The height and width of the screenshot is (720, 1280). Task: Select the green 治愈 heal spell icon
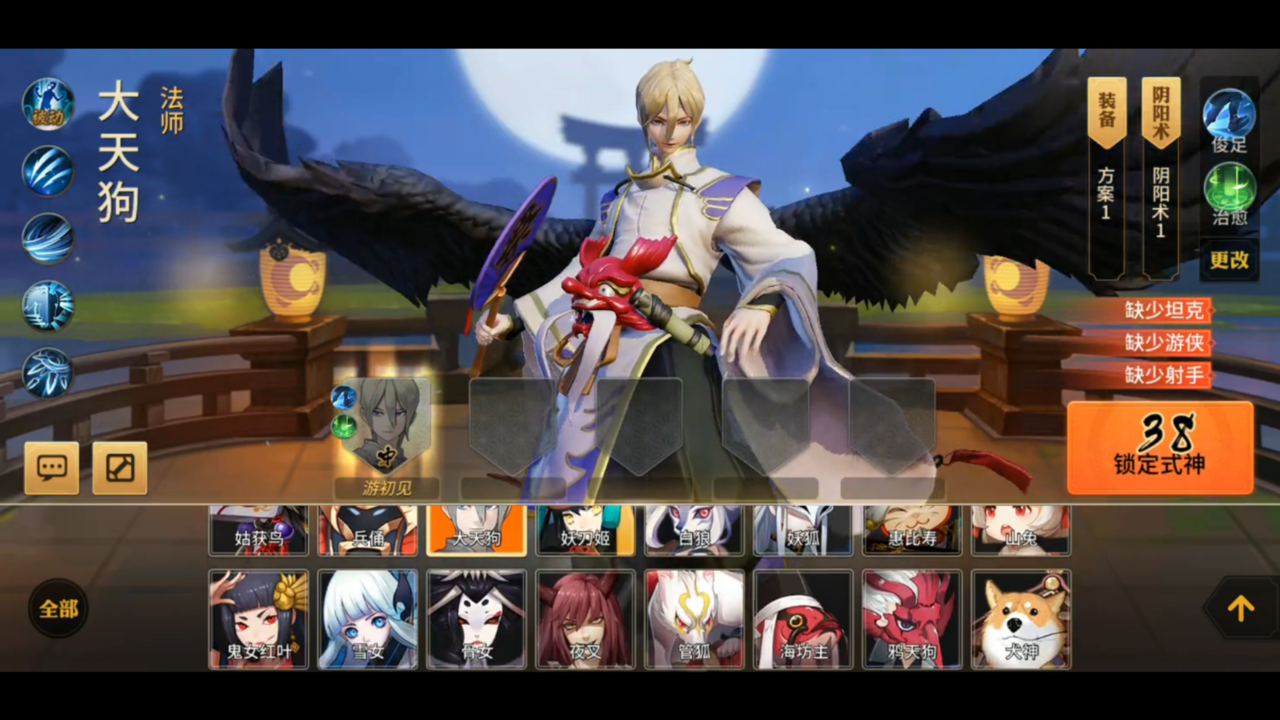pos(1229,188)
